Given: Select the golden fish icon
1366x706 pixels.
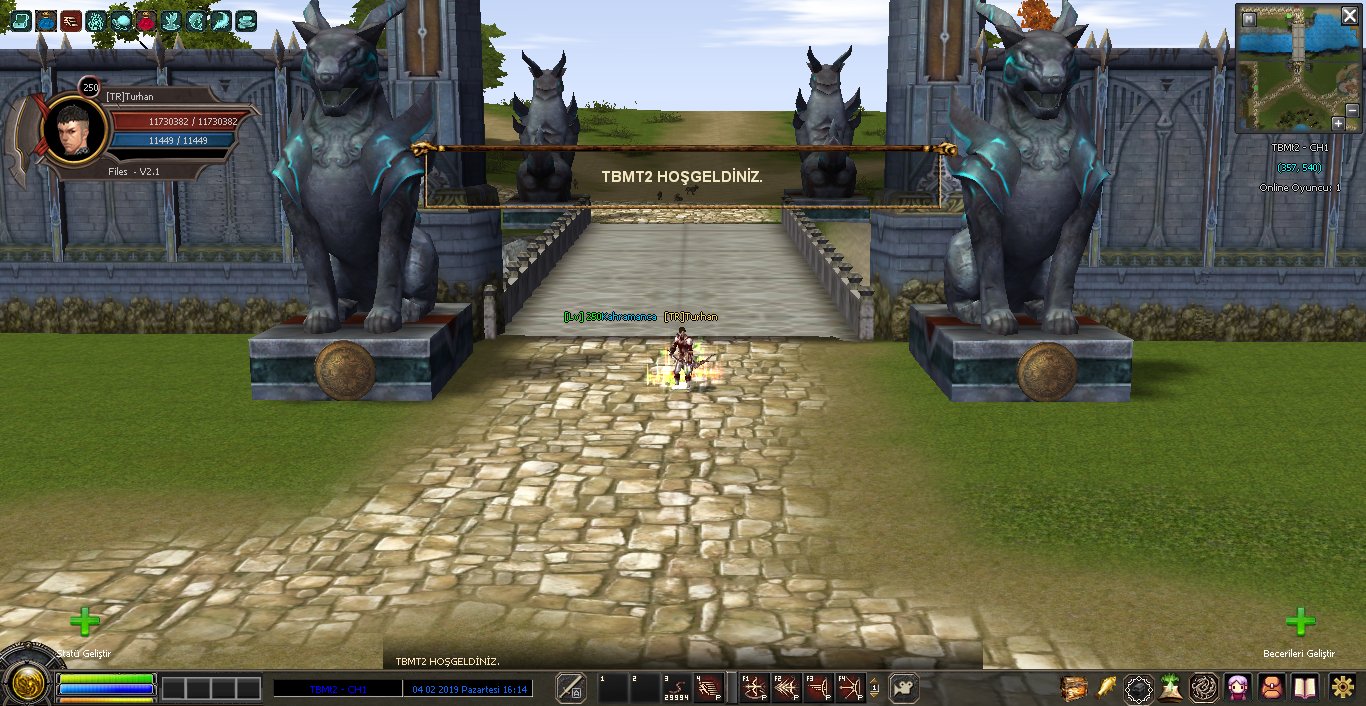Looking at the screenshot, I should click(1107, 688).
